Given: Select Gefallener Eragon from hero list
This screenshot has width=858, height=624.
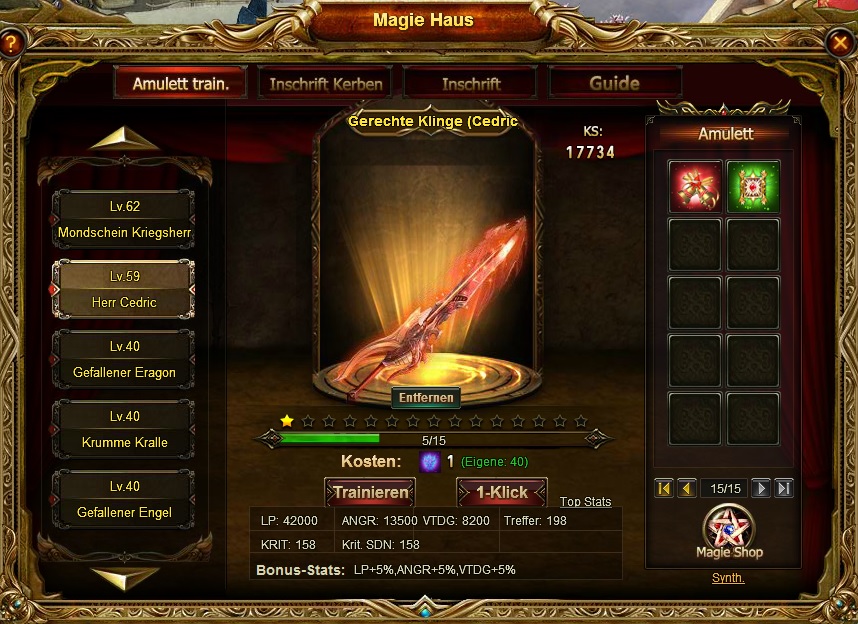Looking at the screenshot, I should [124, 360].
